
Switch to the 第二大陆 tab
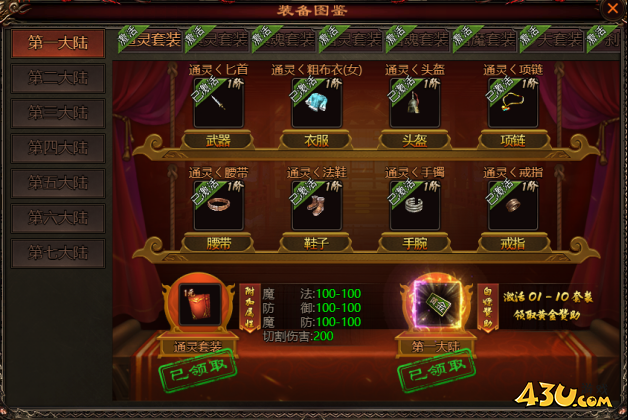pyautogui.click(x=58, y=78)
